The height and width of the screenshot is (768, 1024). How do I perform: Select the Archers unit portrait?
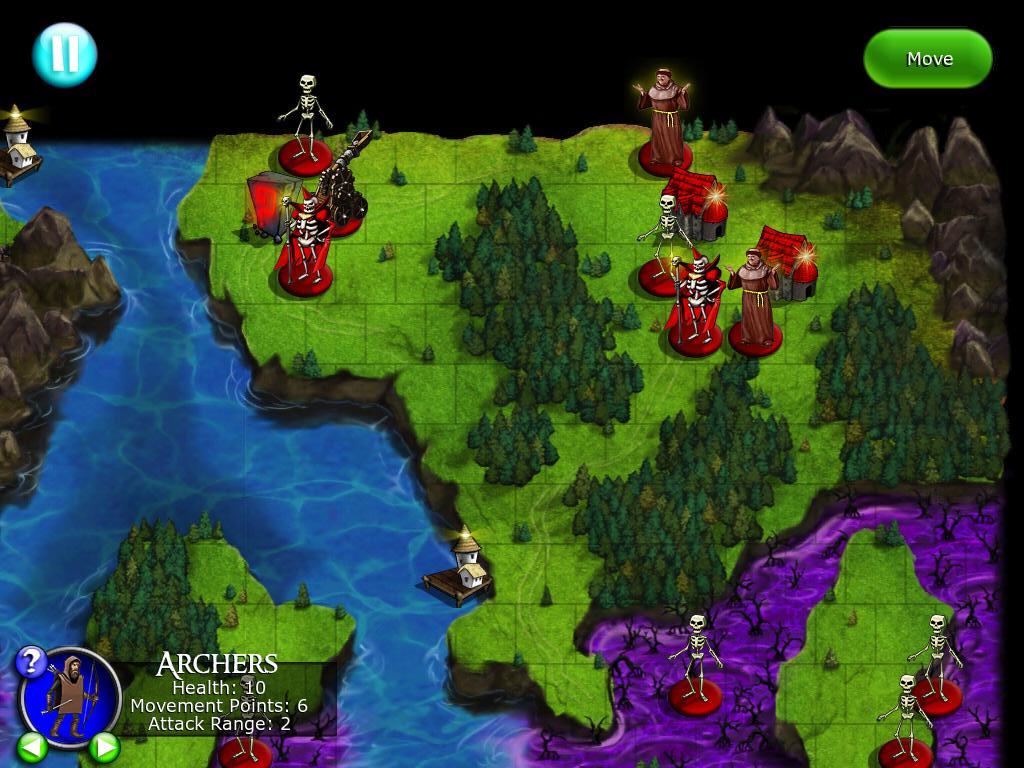(70, 695)
